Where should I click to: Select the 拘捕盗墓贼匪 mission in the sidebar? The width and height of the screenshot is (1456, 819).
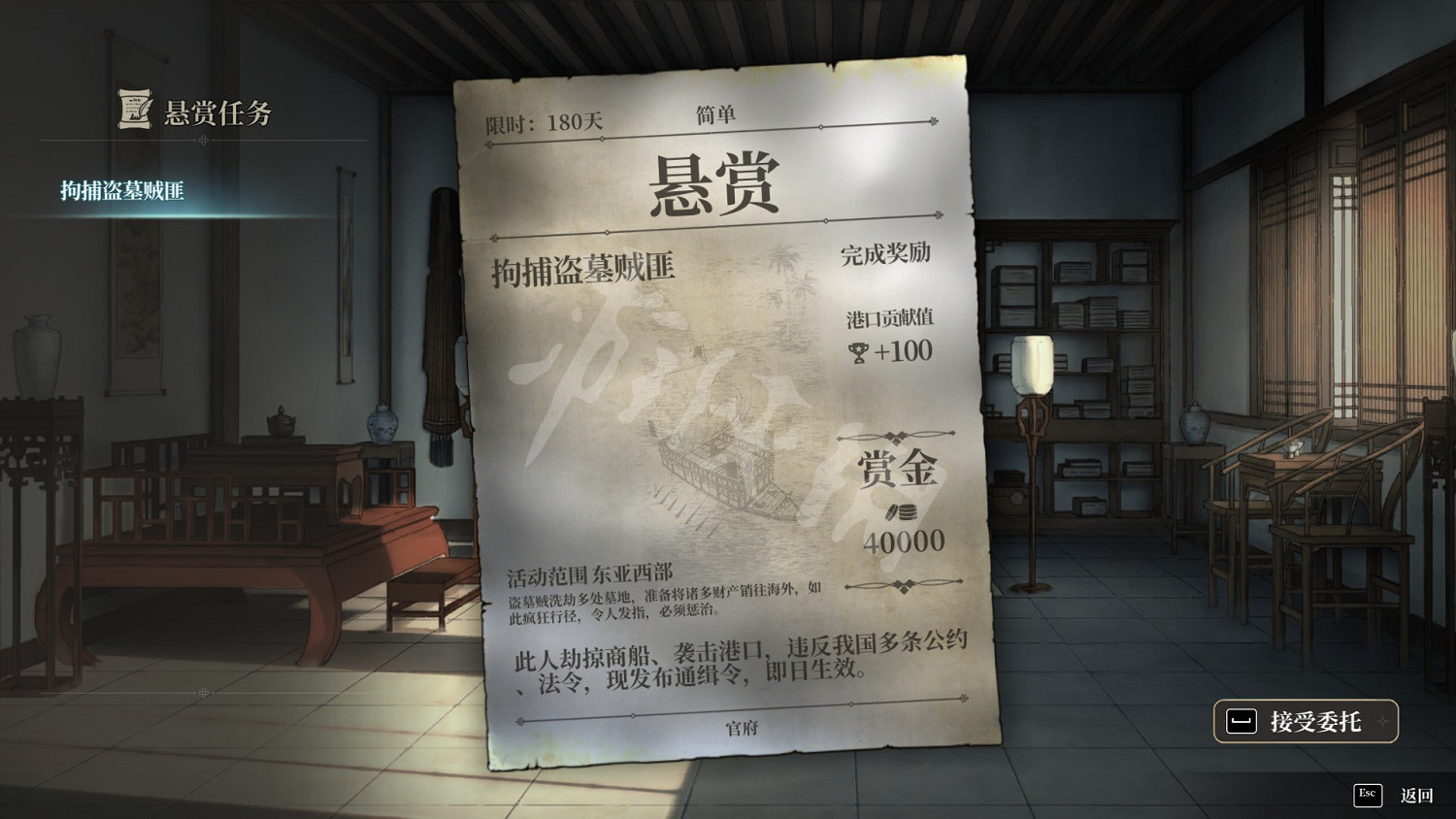tap(121, 190)
